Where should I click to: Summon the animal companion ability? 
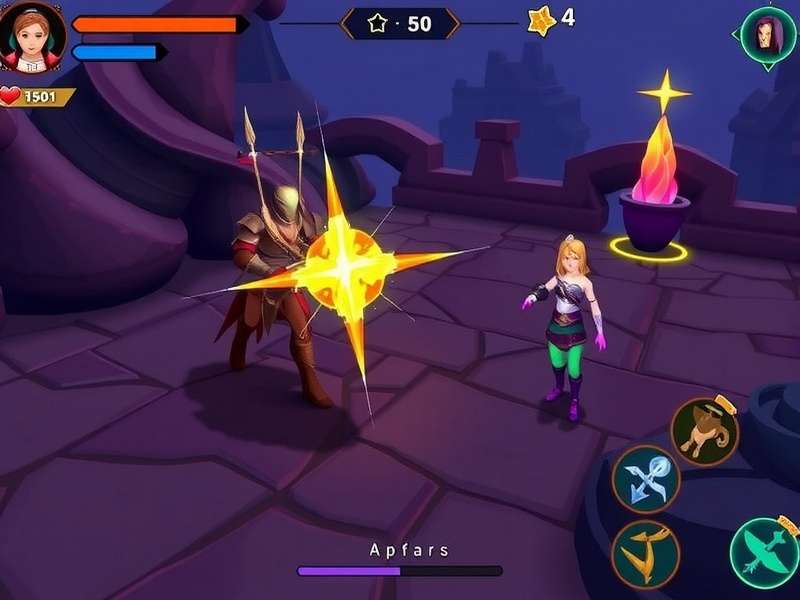704,431
